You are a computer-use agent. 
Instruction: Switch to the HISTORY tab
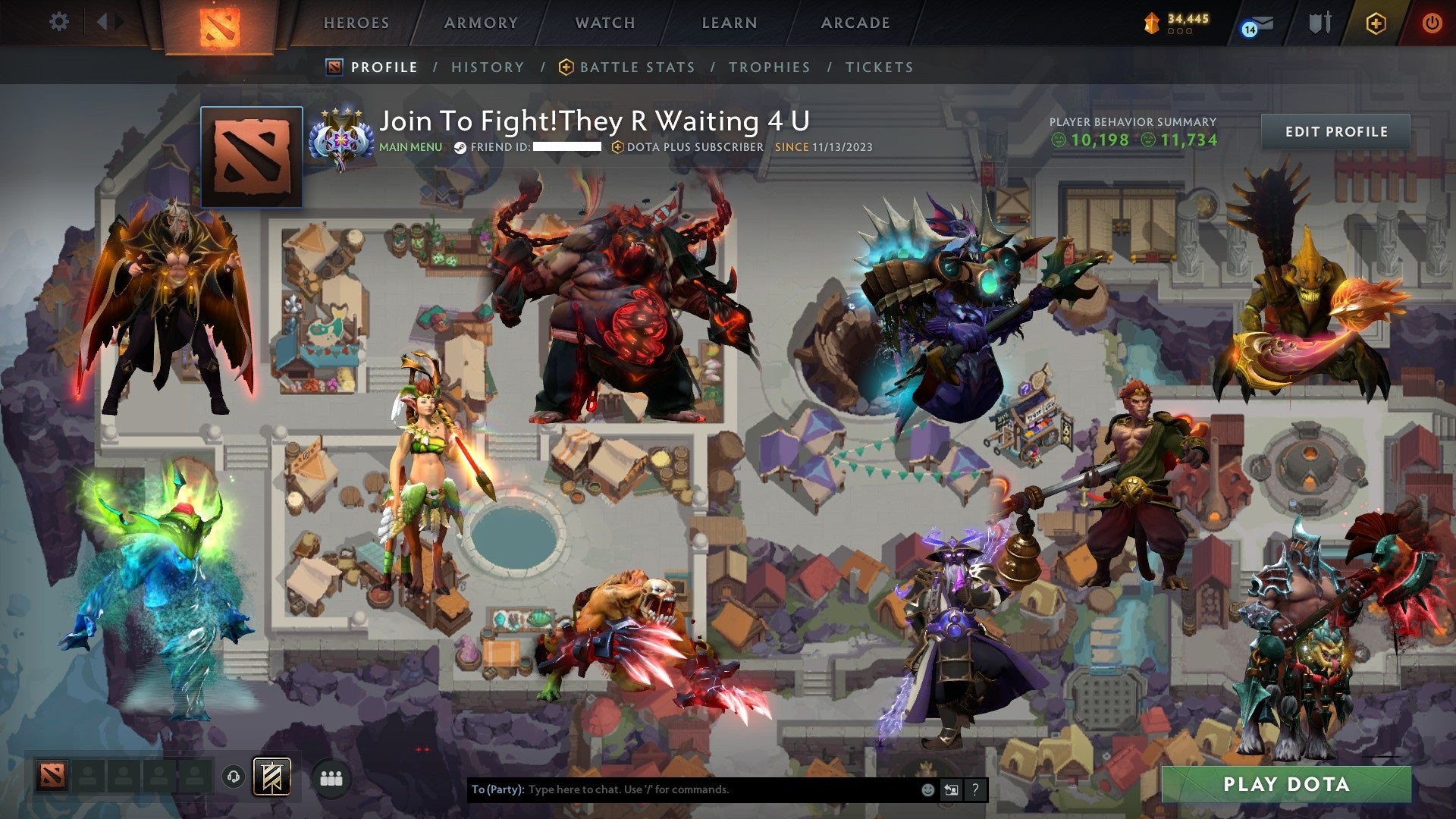pos(488,67)
